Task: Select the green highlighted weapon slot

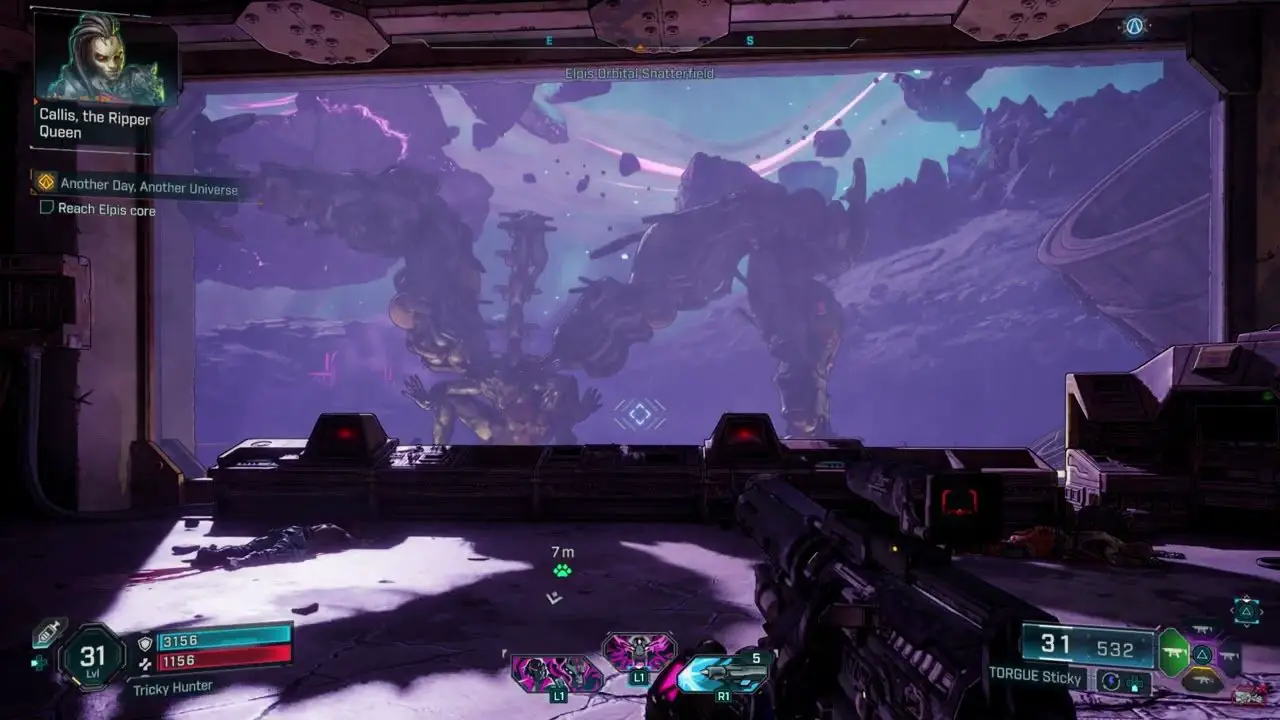Action: [x=1173, y=653]
